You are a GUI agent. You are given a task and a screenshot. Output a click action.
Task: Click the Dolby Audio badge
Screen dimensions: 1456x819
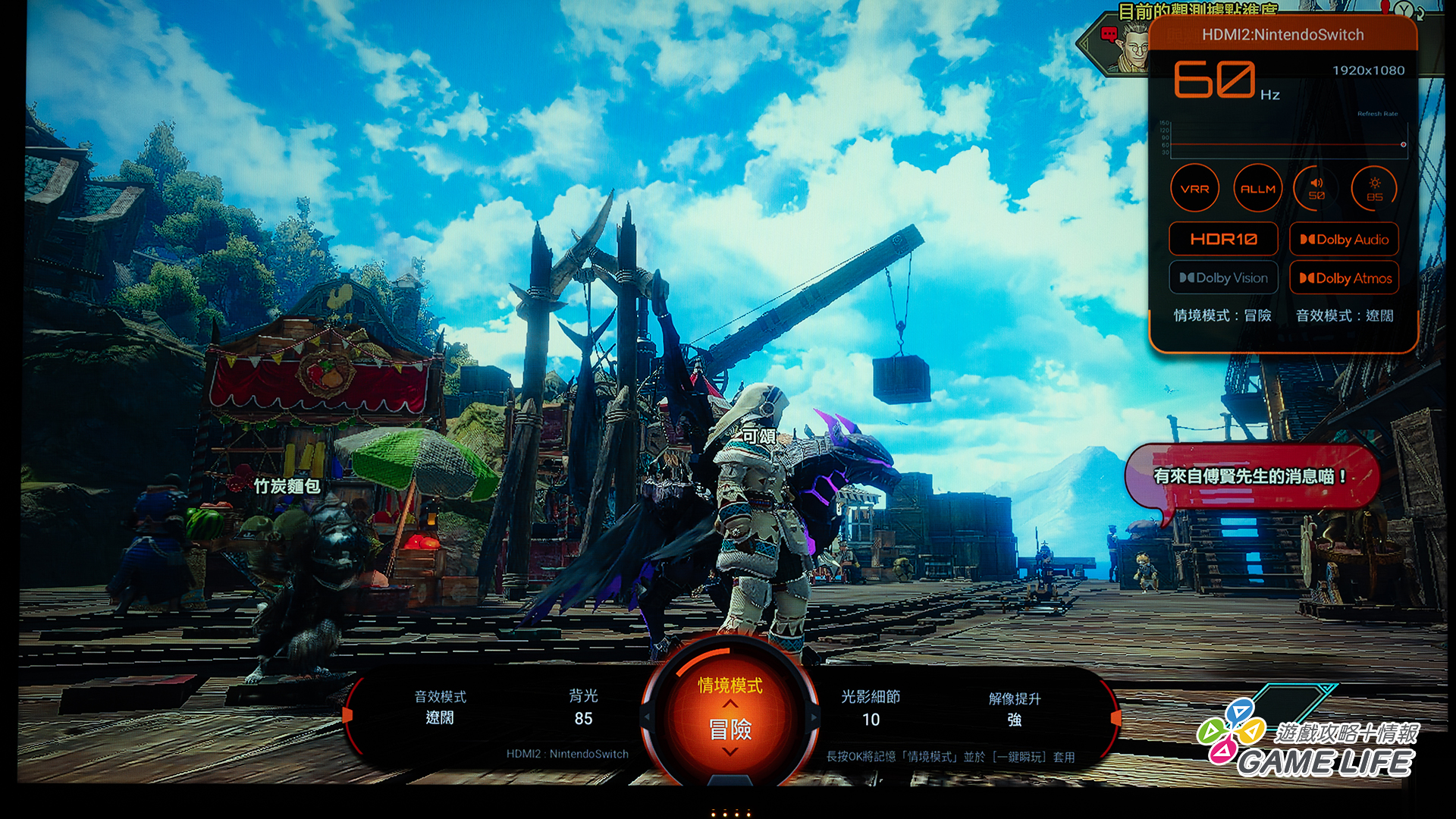(x=1344, y=240)
